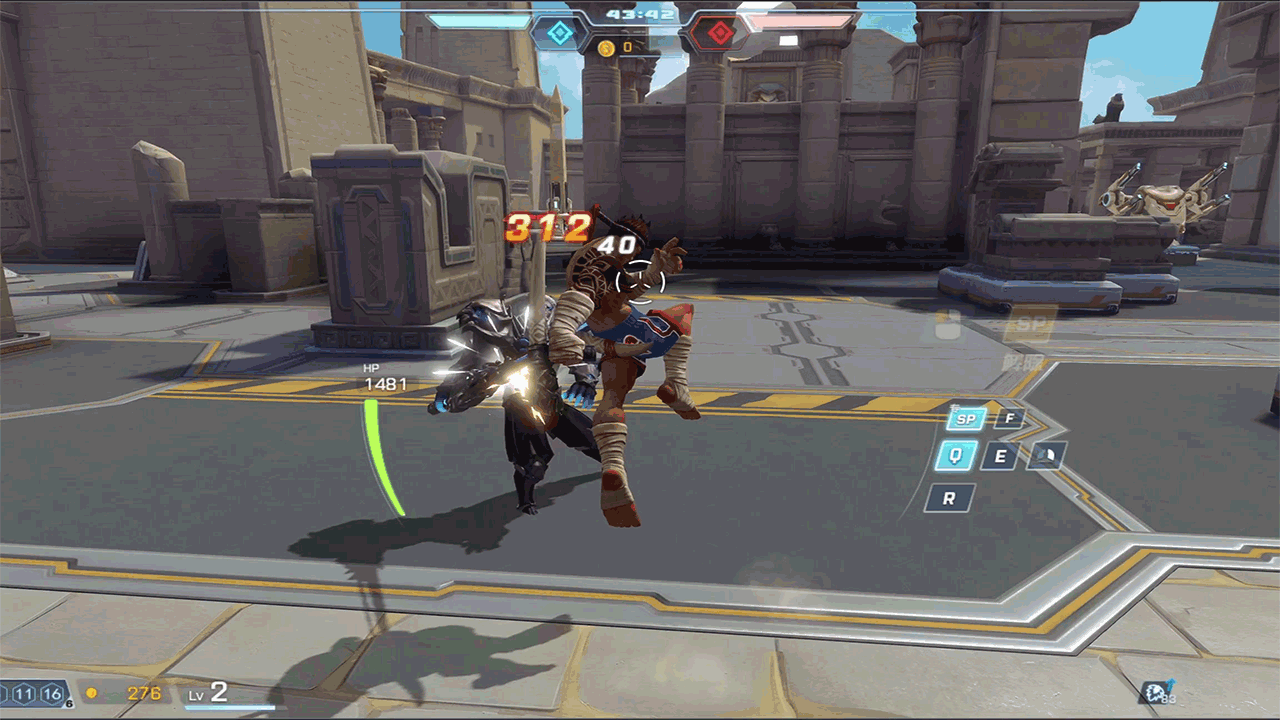Click the half-circle skill icon beside E
Viewport: 1280px width, 720px height.
(x=1045, y=456)
